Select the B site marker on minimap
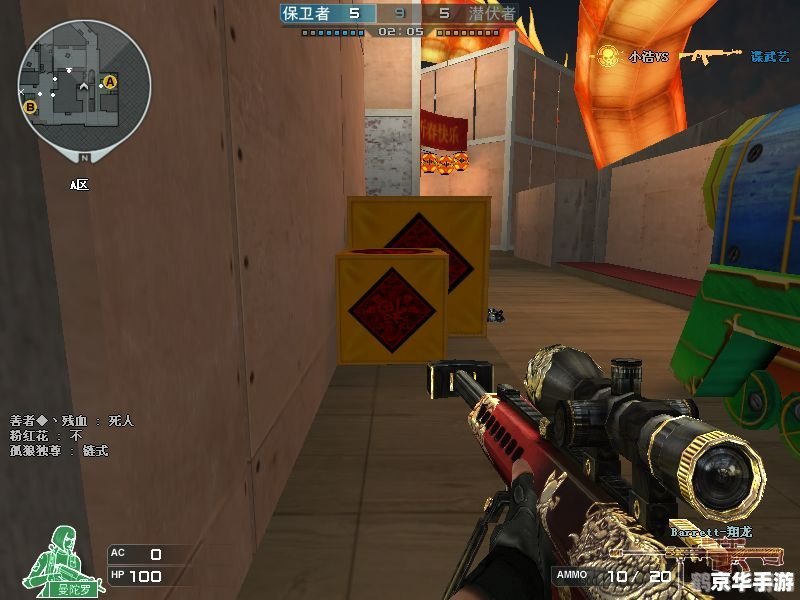800x600 pixels. pyautogui.click(x=30, y=106)
